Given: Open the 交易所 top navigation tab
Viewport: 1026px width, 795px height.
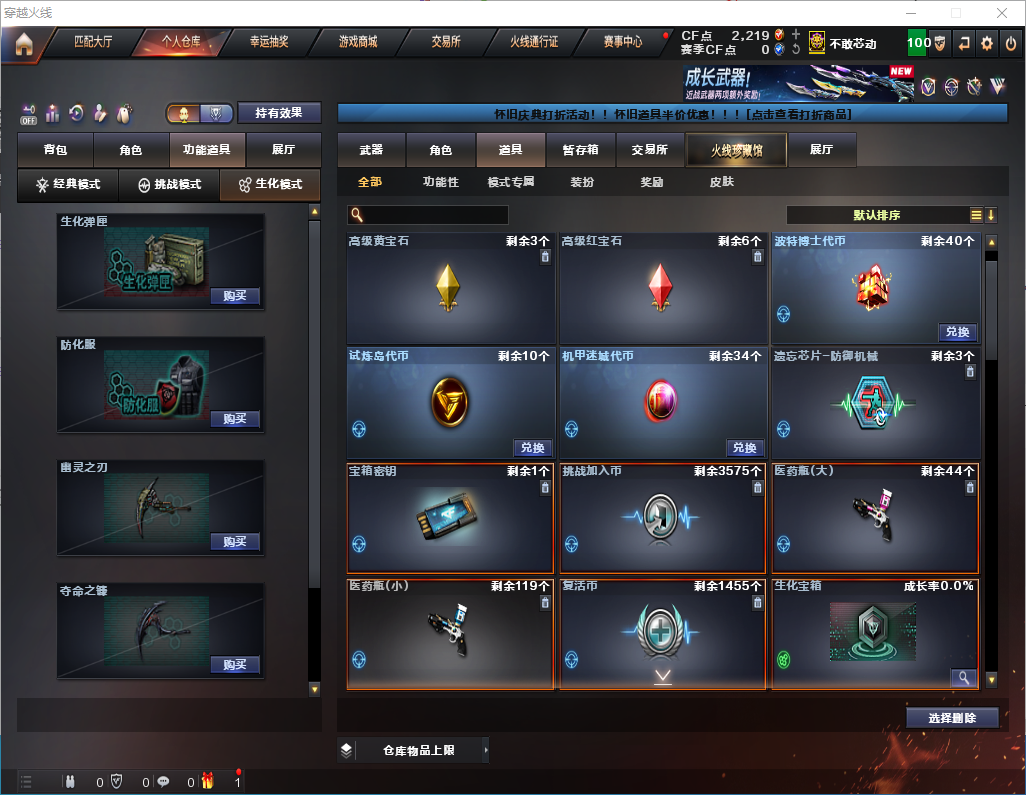Looking at the screenshot, I should (446, 42).
